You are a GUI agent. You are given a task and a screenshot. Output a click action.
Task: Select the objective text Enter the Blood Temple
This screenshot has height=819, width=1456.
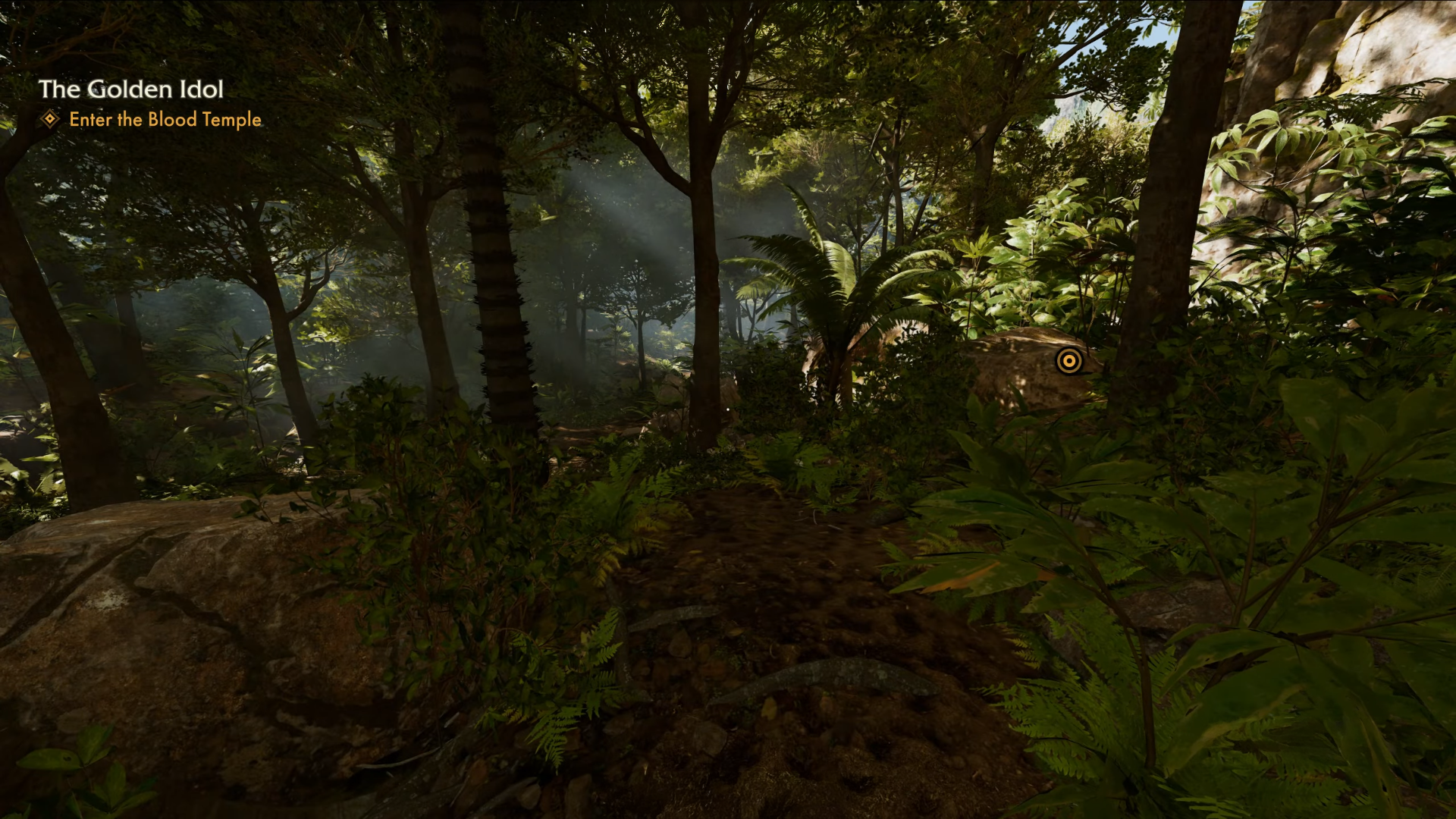click(164, 120)
